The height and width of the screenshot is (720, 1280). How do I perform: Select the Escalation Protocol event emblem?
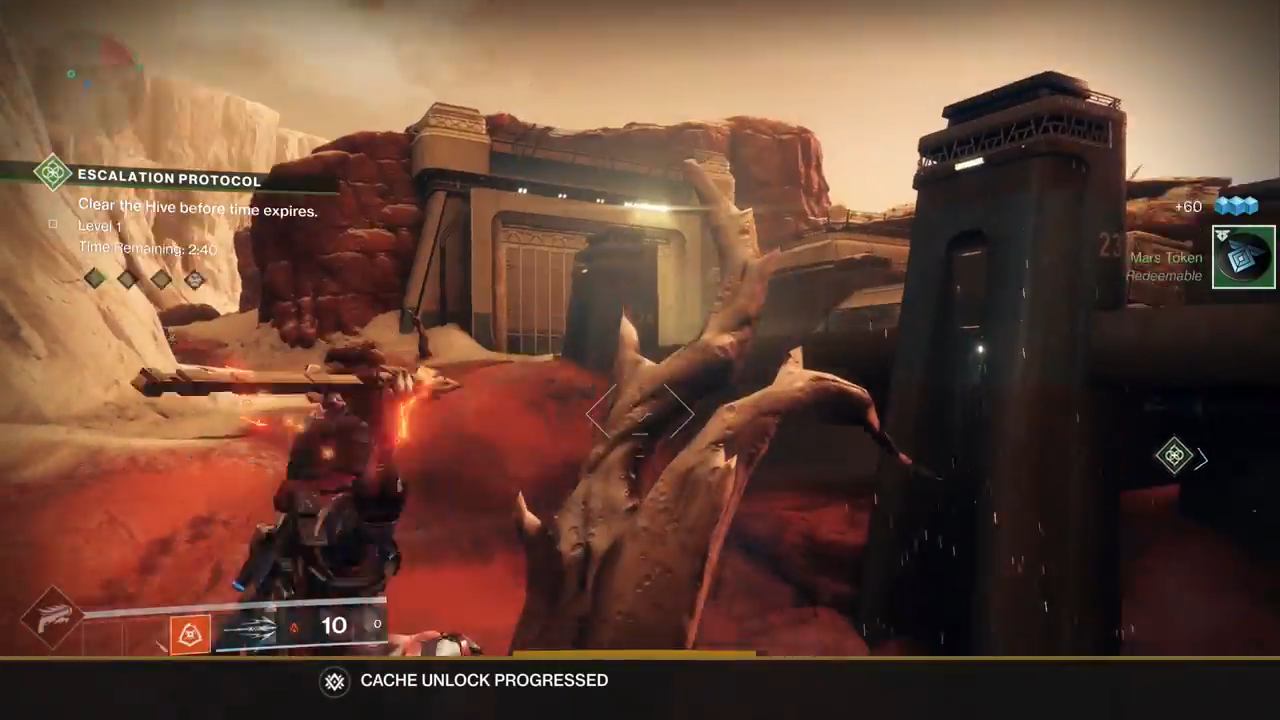52,172
